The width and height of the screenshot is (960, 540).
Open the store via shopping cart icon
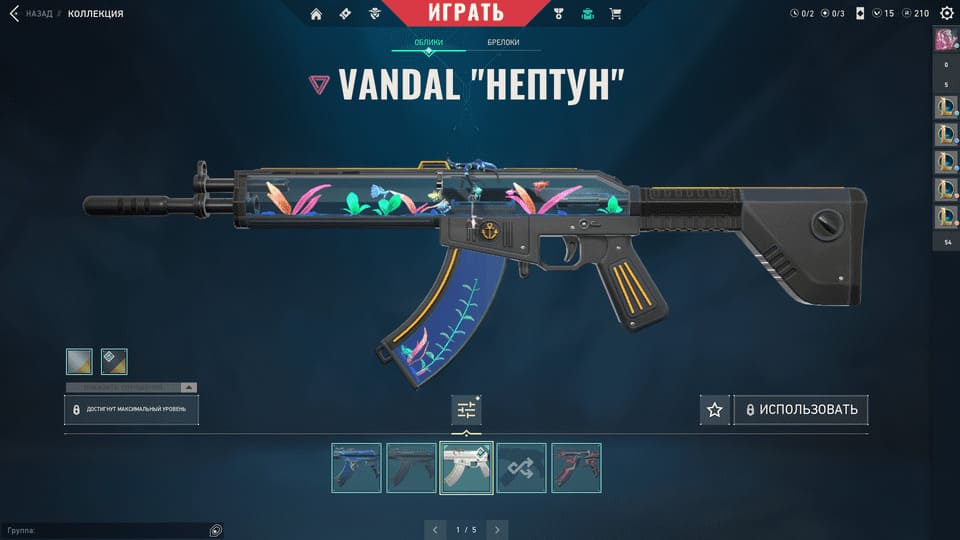pos(615,14)
